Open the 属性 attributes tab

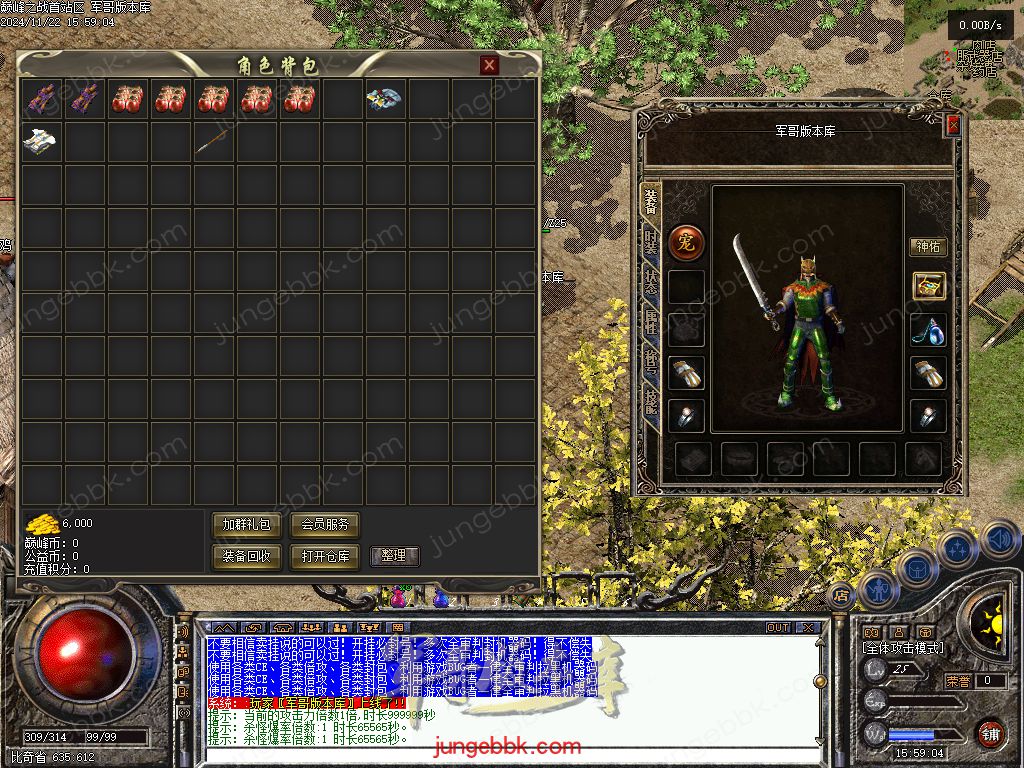click(x=651, y=321)
